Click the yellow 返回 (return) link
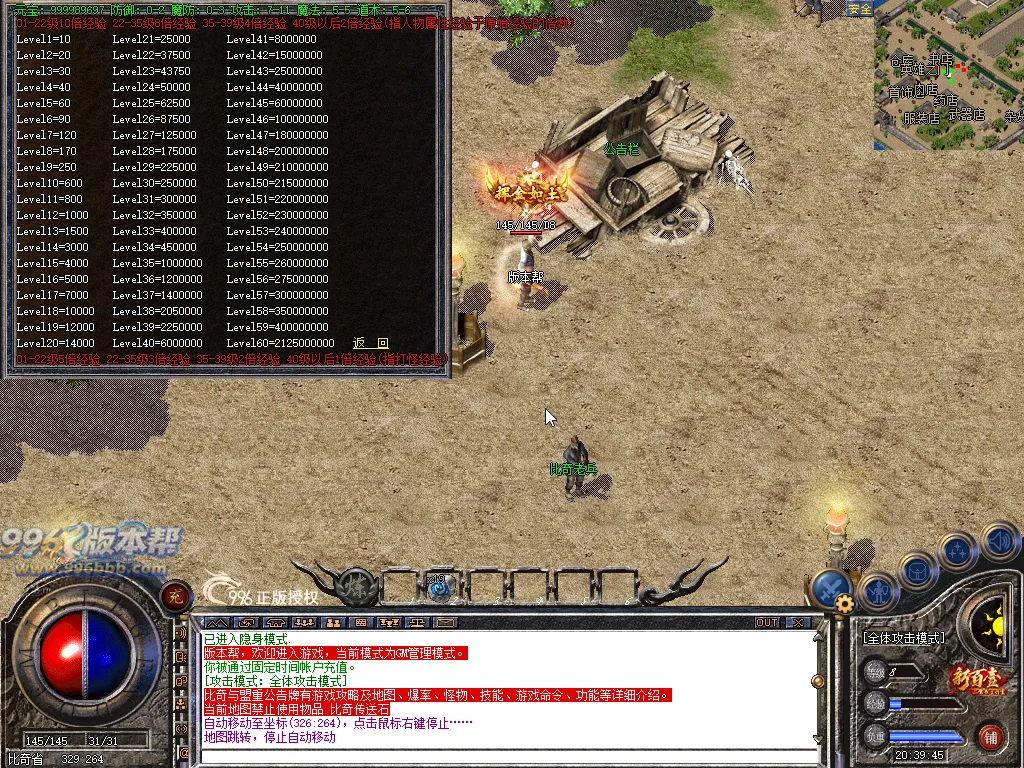 371,343
